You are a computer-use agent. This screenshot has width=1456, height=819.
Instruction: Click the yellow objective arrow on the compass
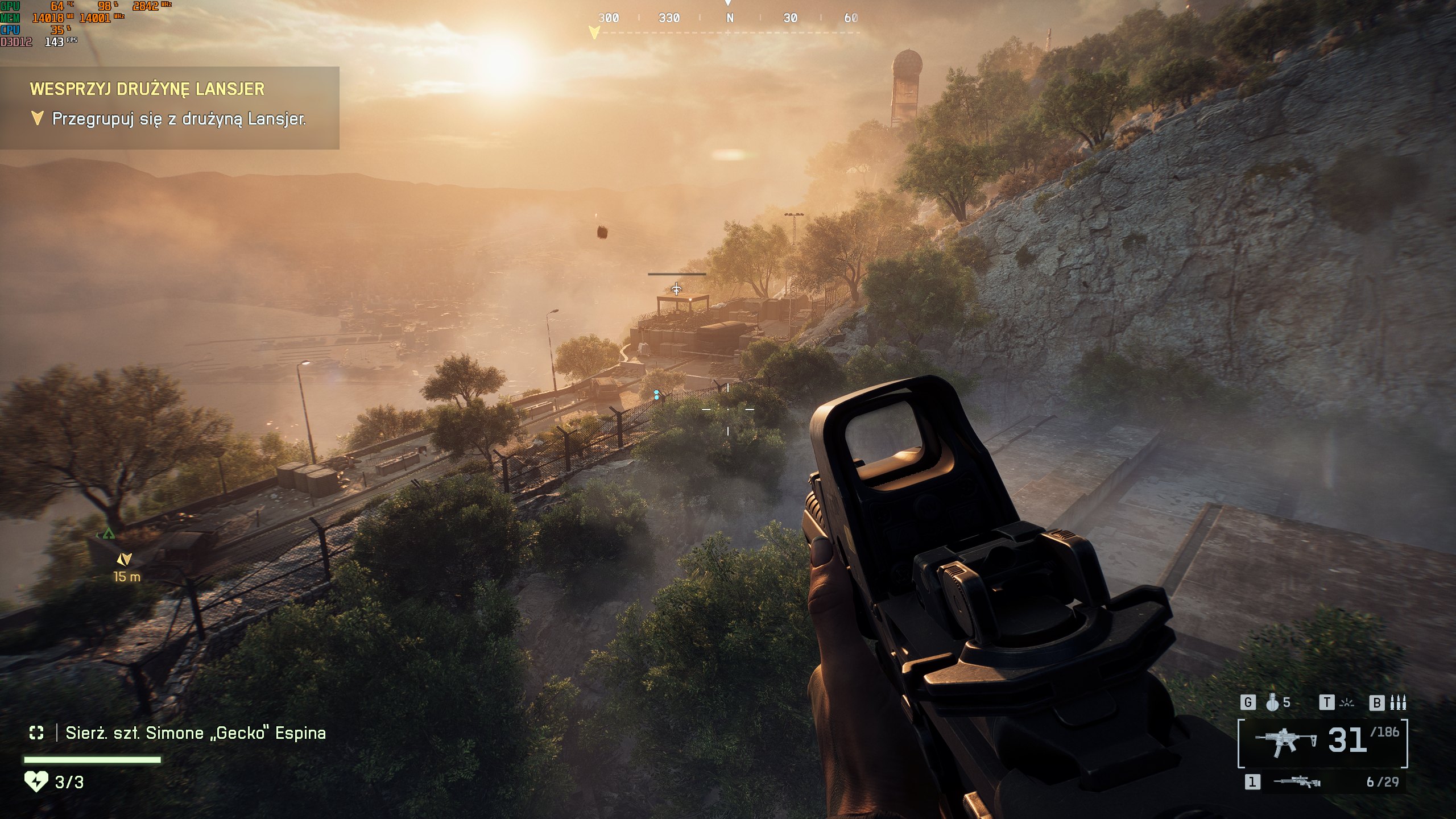click(x=594, y=32)
